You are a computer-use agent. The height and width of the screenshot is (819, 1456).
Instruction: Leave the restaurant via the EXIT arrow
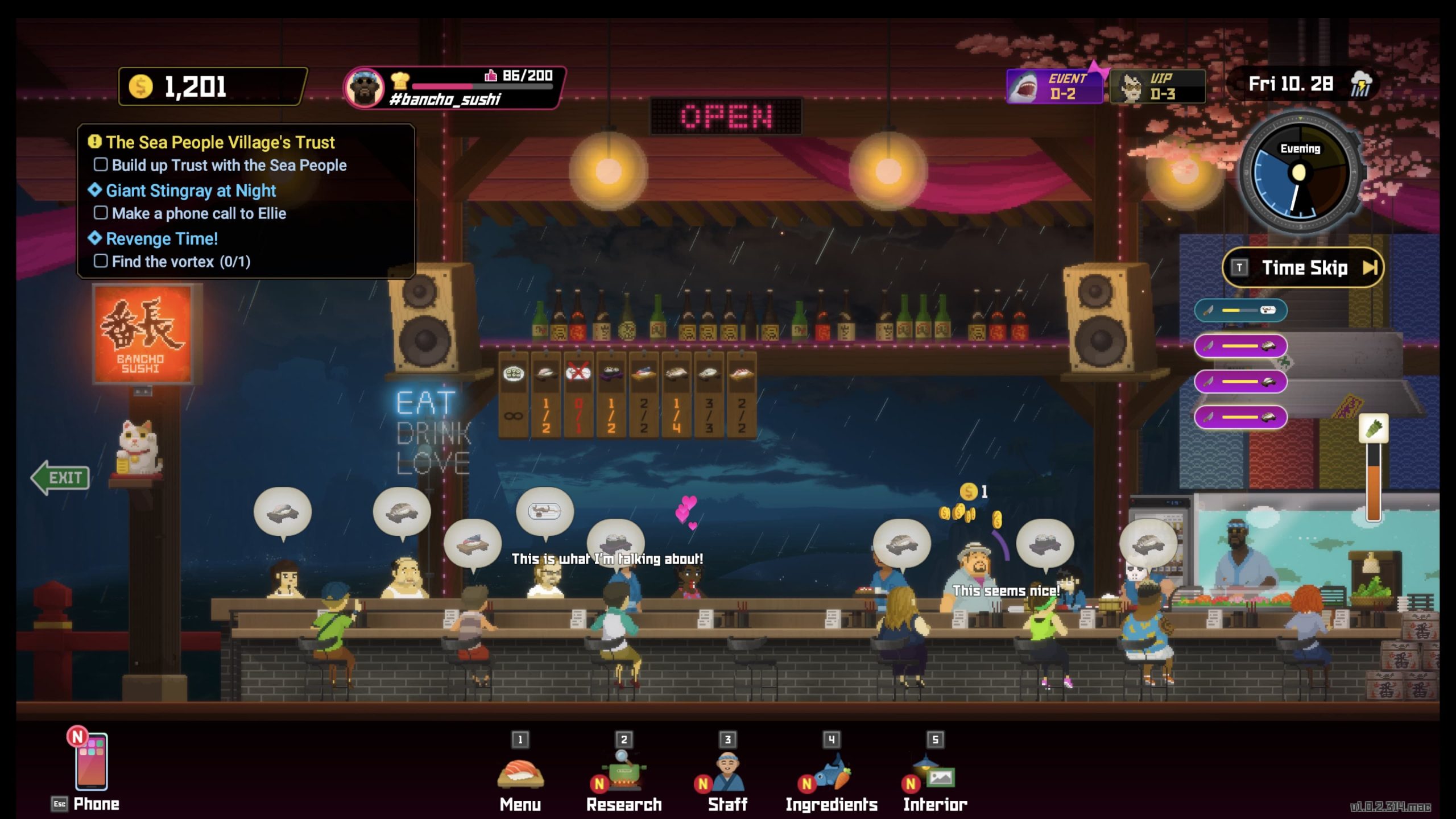[61, 478]
